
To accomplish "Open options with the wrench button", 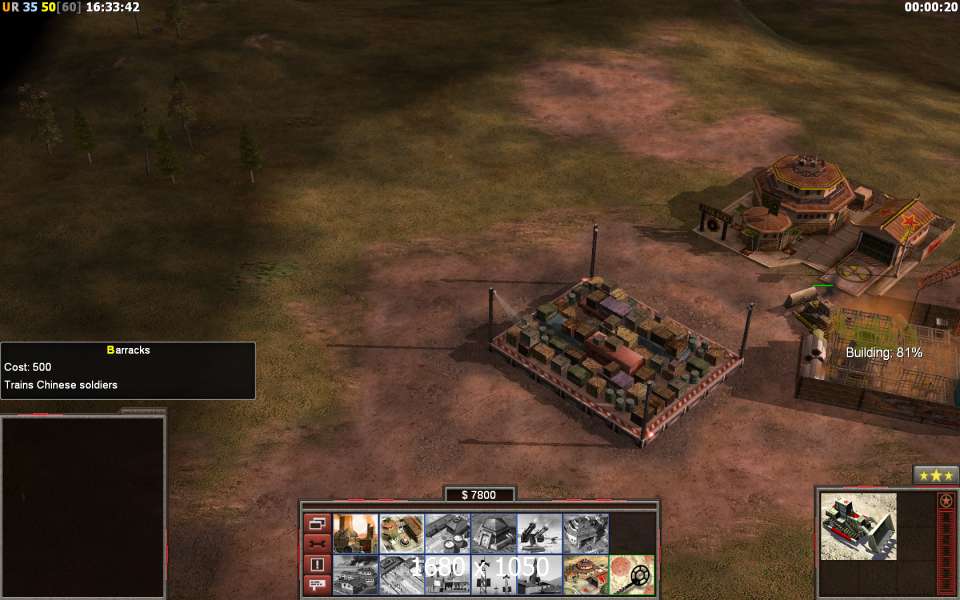I will point(317,543).
